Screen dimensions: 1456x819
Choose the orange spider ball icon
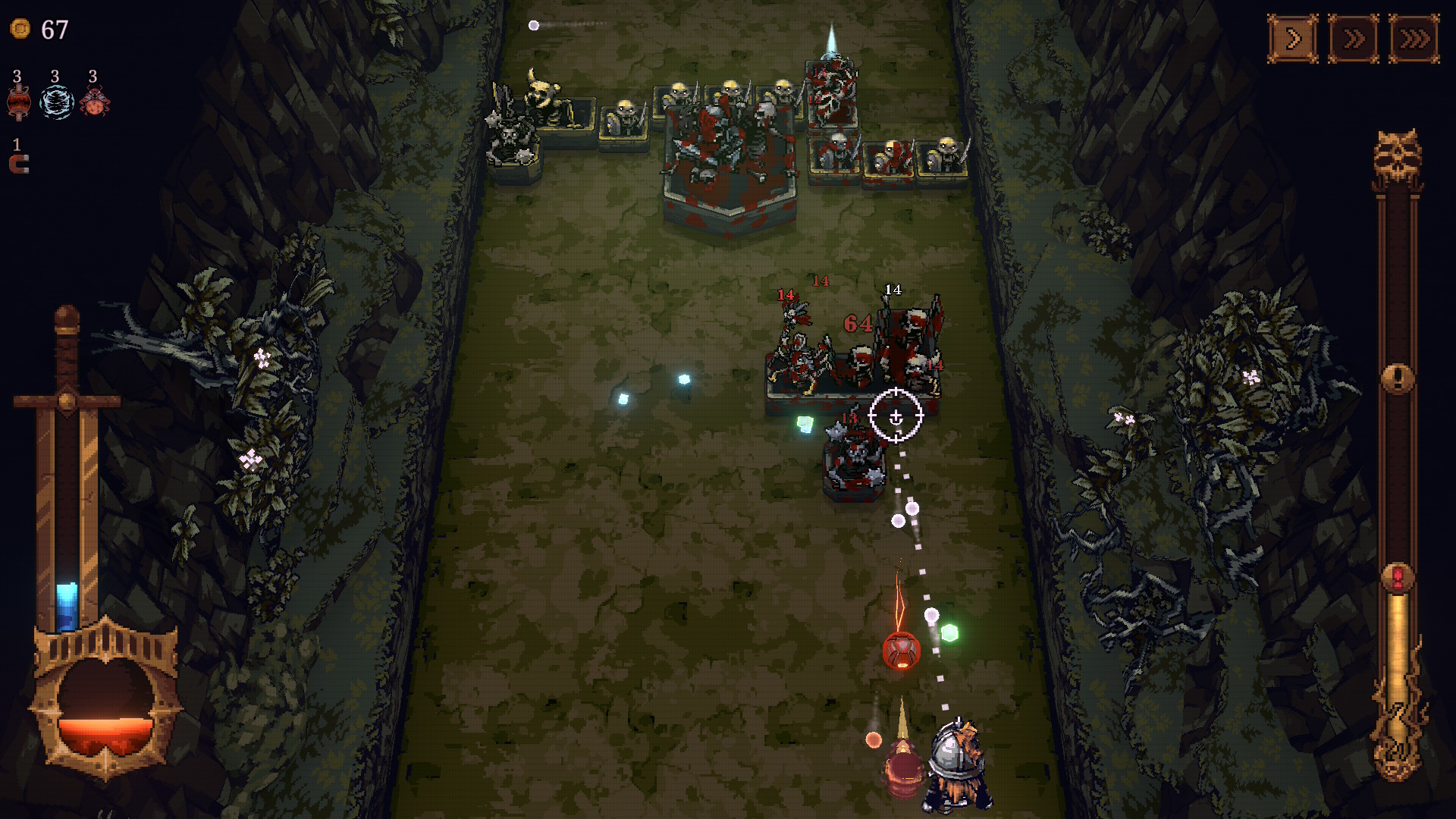tap(94, 102)
